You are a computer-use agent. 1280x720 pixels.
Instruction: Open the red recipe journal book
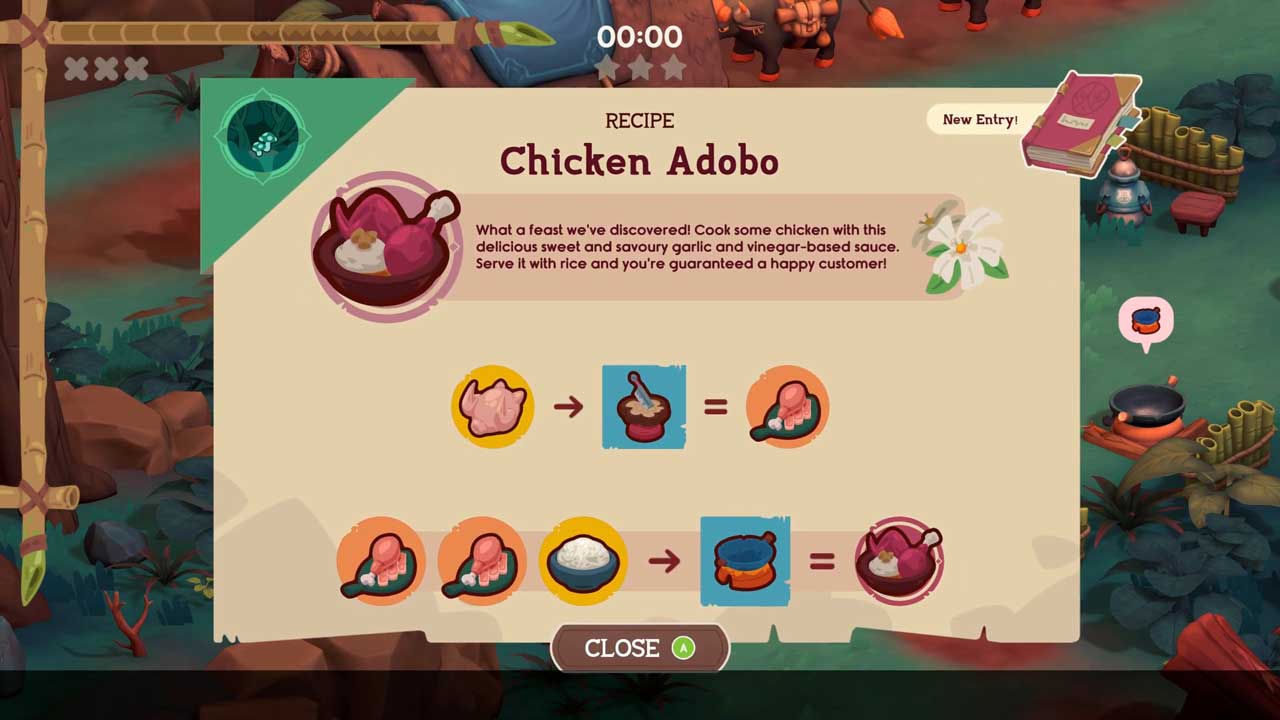click(x=1080, y=125)
